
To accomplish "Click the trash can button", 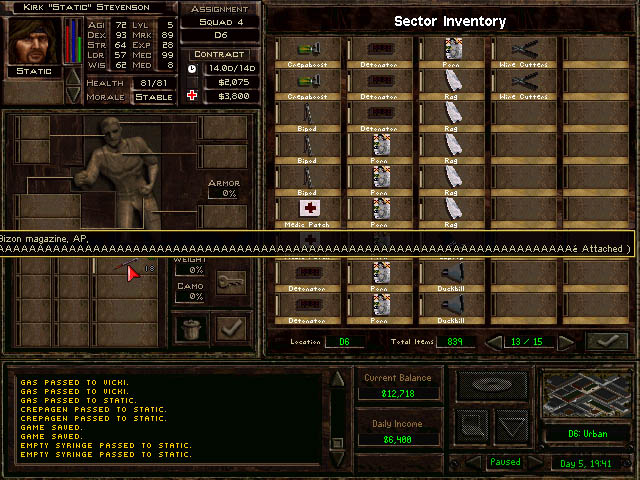I will [x=191, y=326].
